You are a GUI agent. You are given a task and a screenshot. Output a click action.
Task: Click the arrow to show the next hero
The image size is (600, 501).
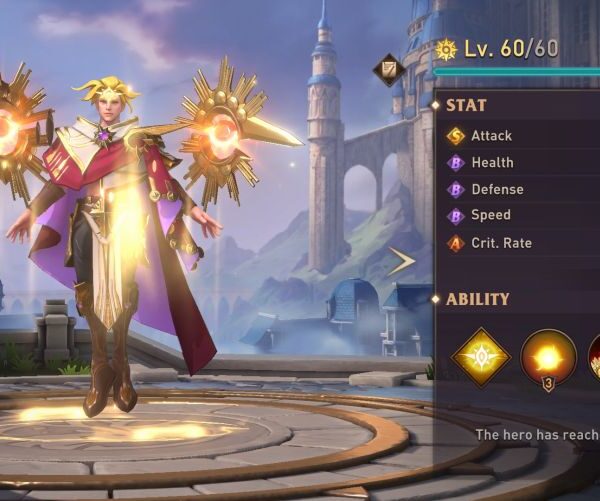[402, 261]
